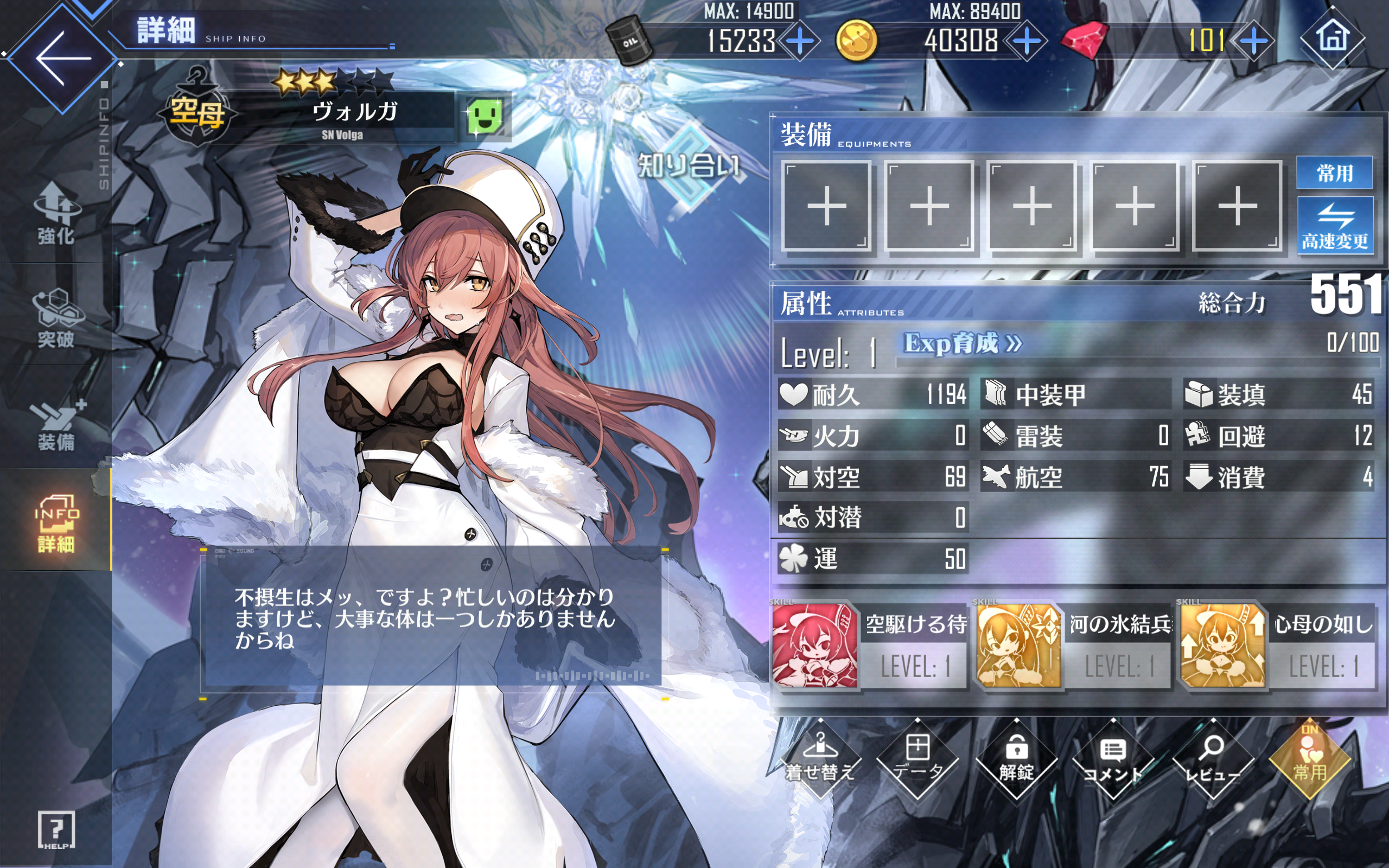Image resolution: width=1389 pixels, height=868 pixels.
Task: Switch to the 突破 limit break tab
Action: pyautogui.click(x=56, y=318)
